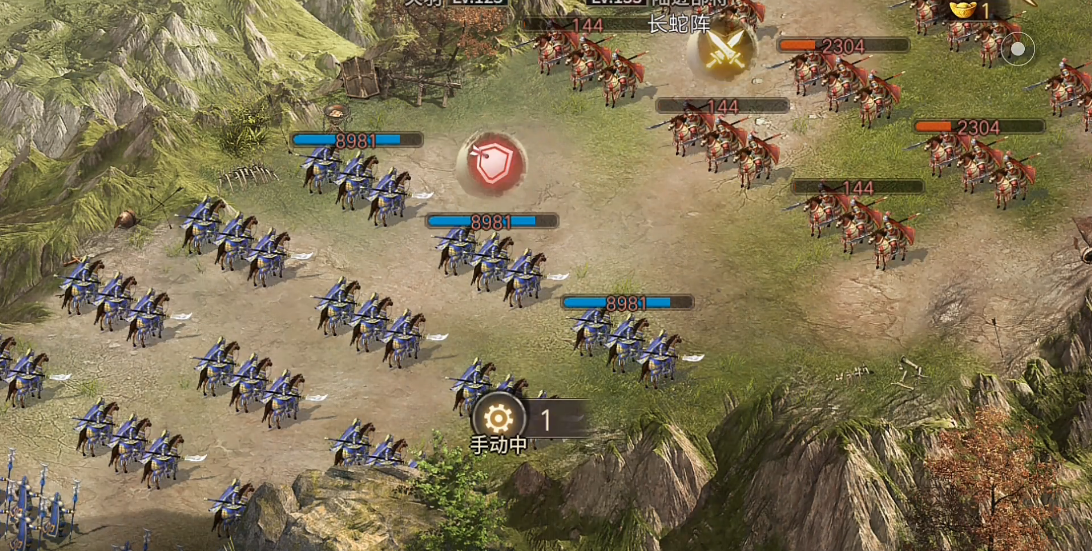Click the gold ingot currency icon
Image resolution: width=1092 pixels, height=551 pixels.
(x=962, y=10)
